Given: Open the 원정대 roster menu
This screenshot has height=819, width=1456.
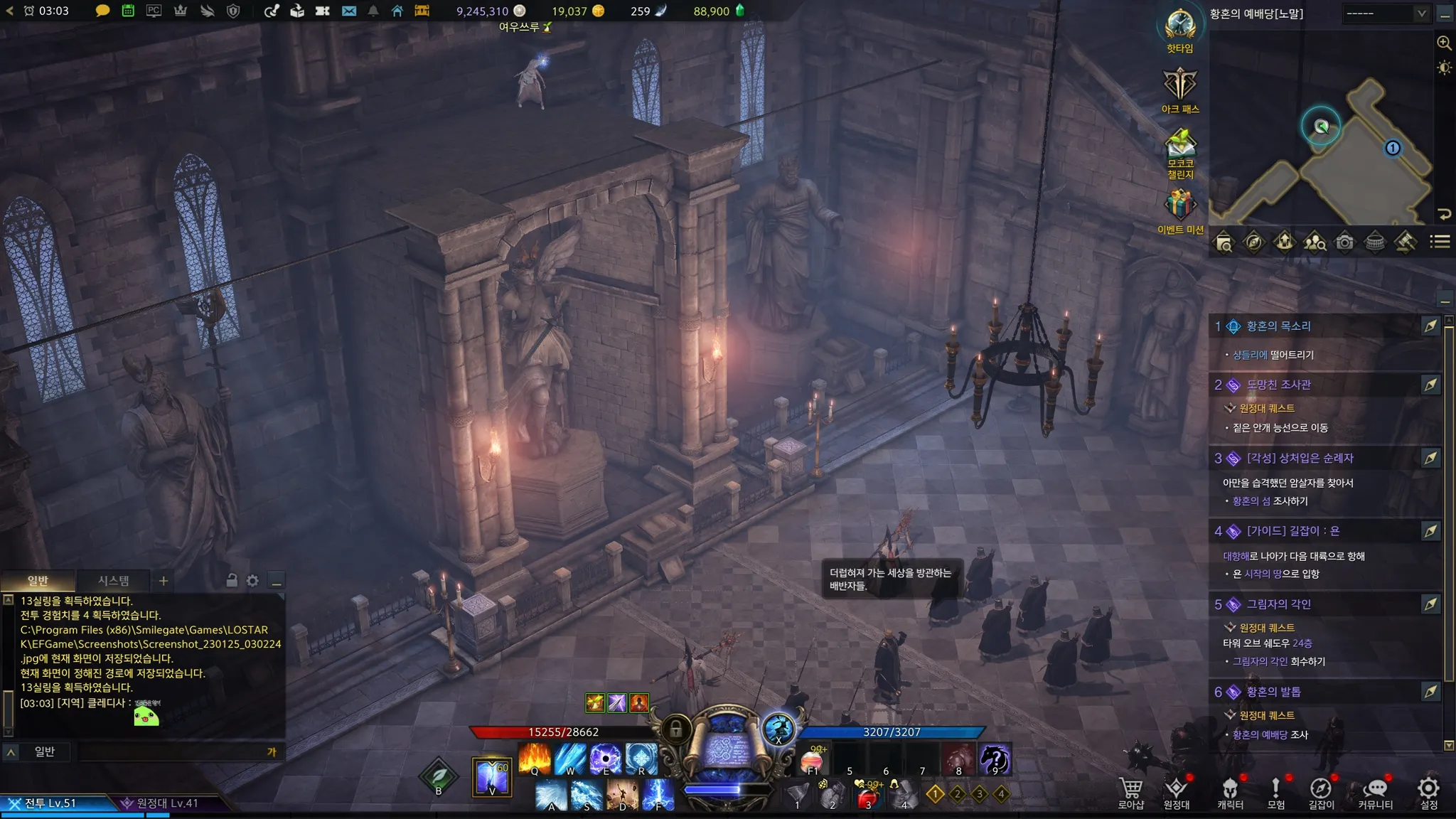Looking at the screenshot, I should pyautogui.click(x=1176, y=791).
